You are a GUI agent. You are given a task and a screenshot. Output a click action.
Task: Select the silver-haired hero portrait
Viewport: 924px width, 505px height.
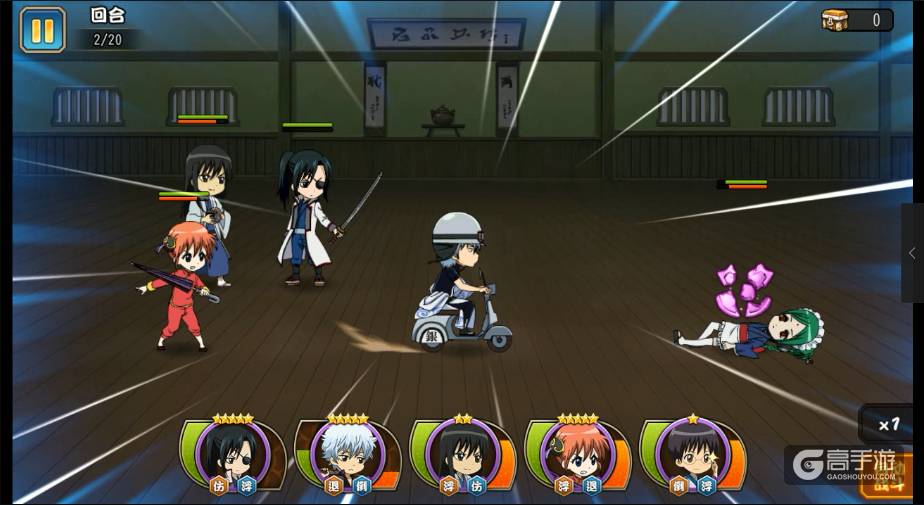click(x=347, y=453)
